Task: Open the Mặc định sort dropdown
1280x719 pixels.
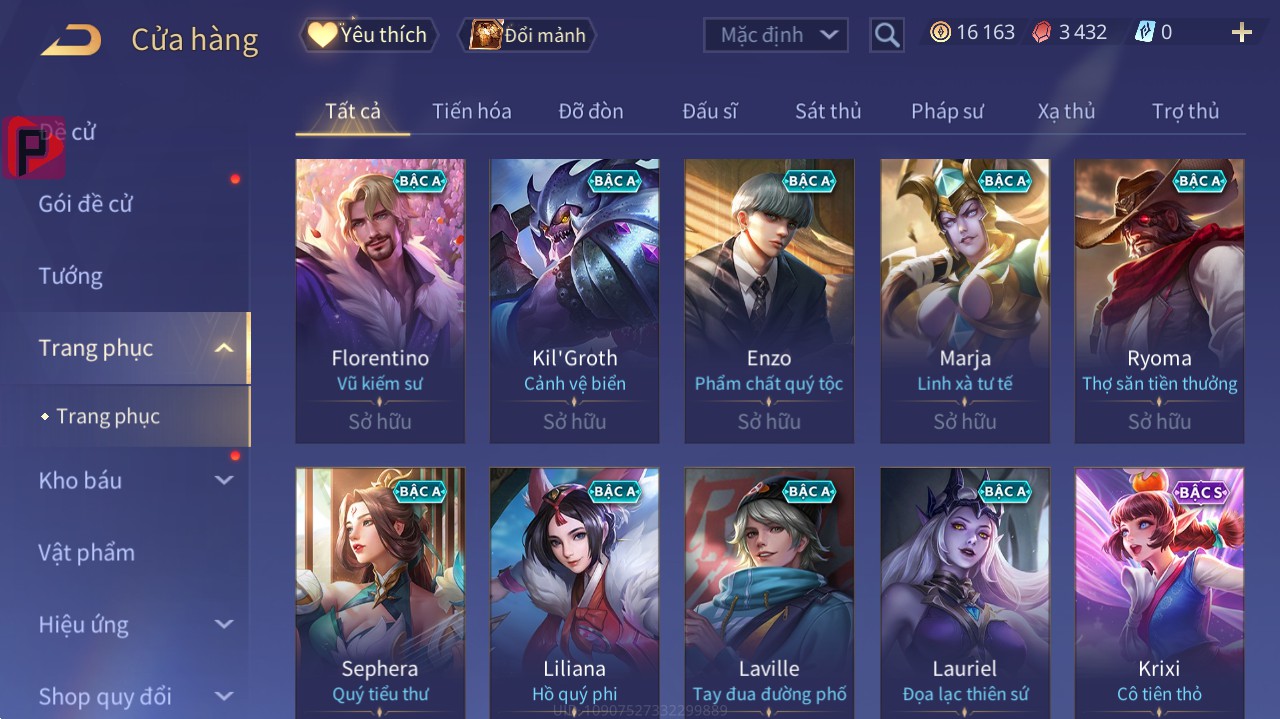Action: click(776, 35)
